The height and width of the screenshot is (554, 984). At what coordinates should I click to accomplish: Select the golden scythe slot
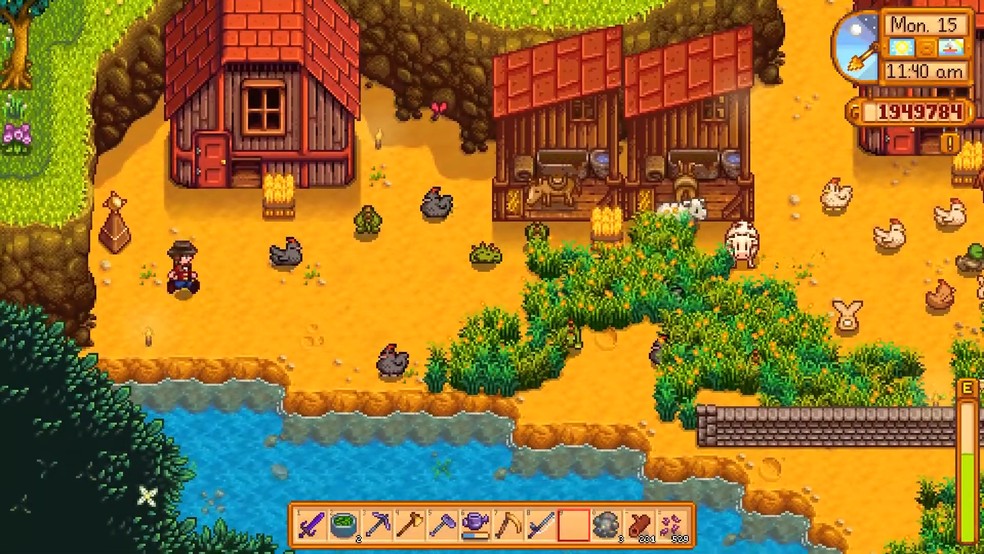(x=508, y=524)
